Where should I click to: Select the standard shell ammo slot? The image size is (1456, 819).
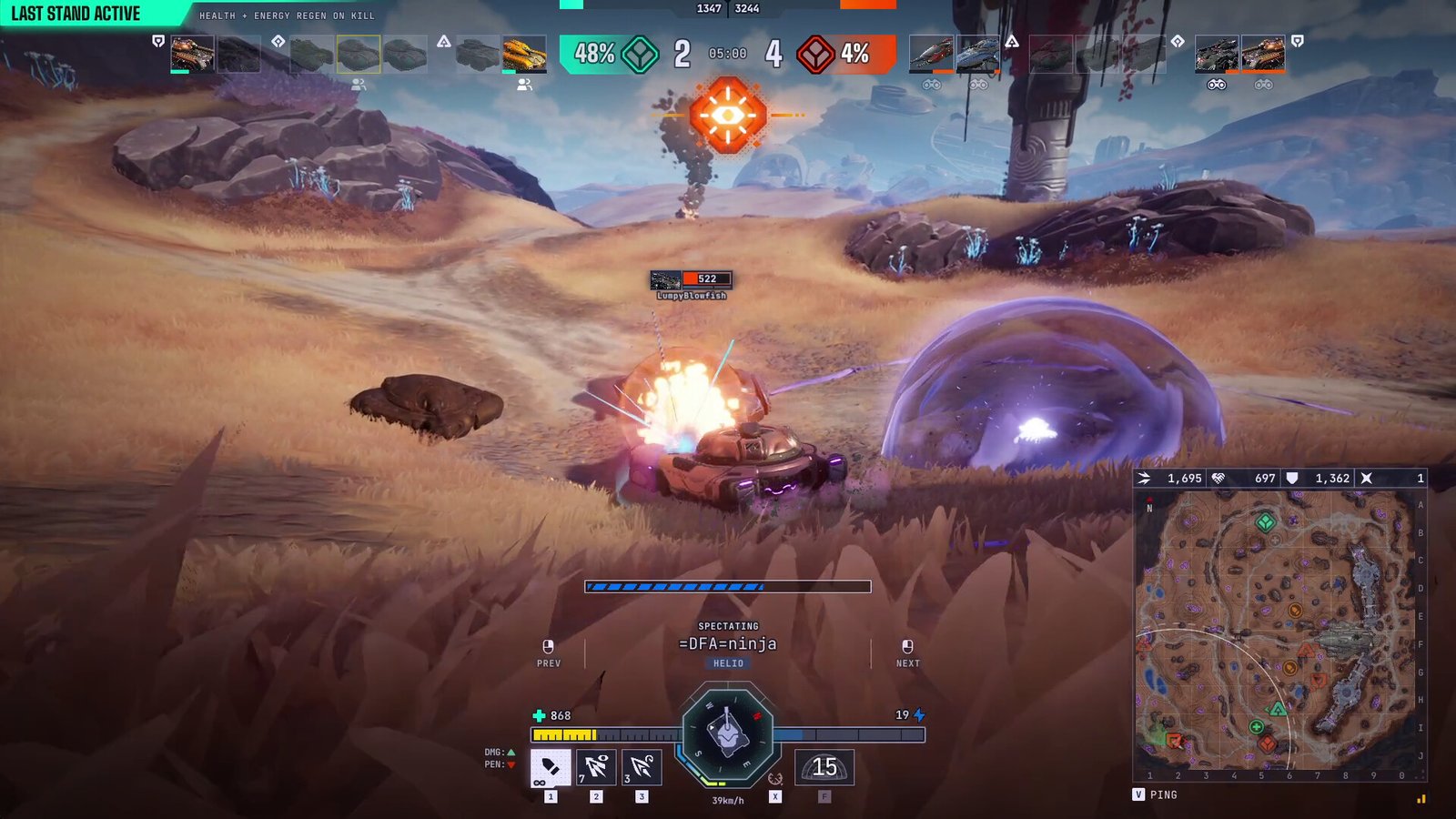tap(551, 767)
